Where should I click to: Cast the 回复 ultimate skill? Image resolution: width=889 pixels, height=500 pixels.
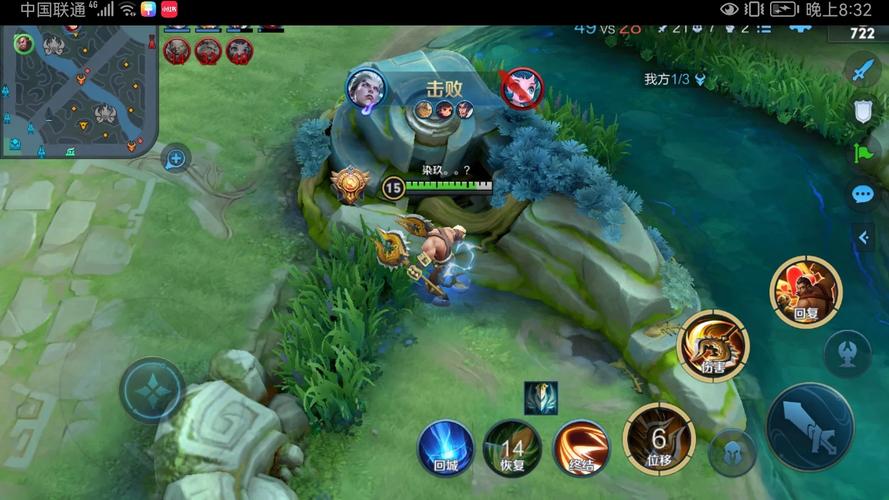[x=805, y=291]
